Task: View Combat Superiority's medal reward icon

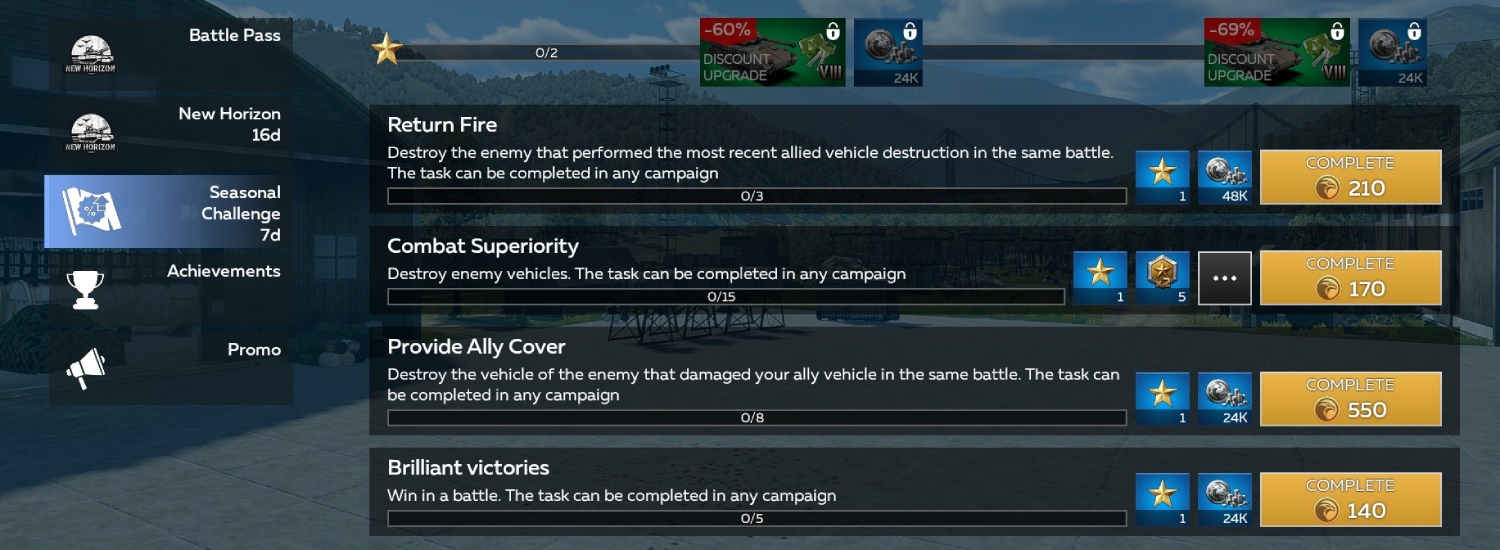Action: (x=1162, y=278)
